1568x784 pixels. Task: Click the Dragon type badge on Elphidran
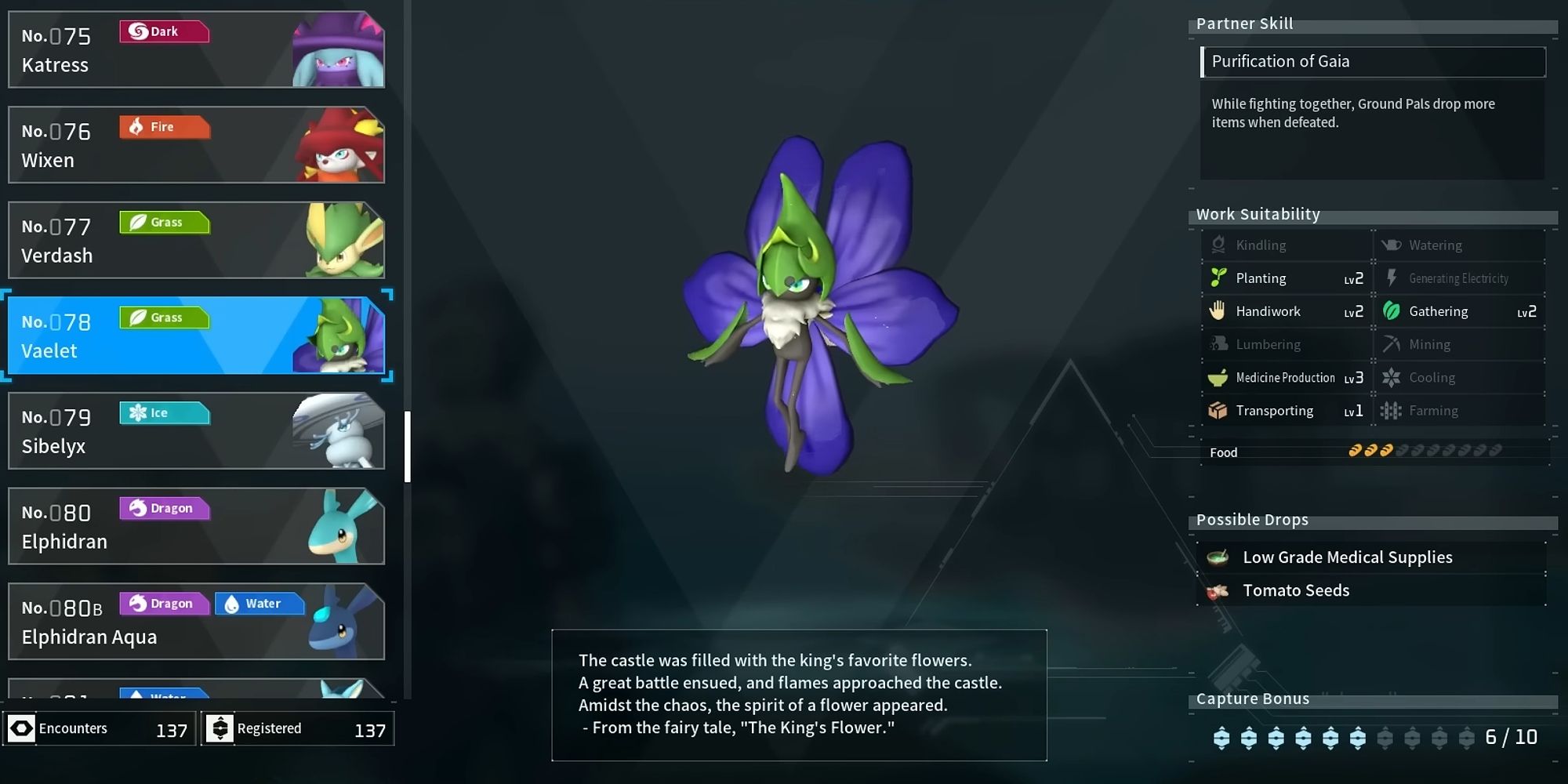tap(165, 508)
